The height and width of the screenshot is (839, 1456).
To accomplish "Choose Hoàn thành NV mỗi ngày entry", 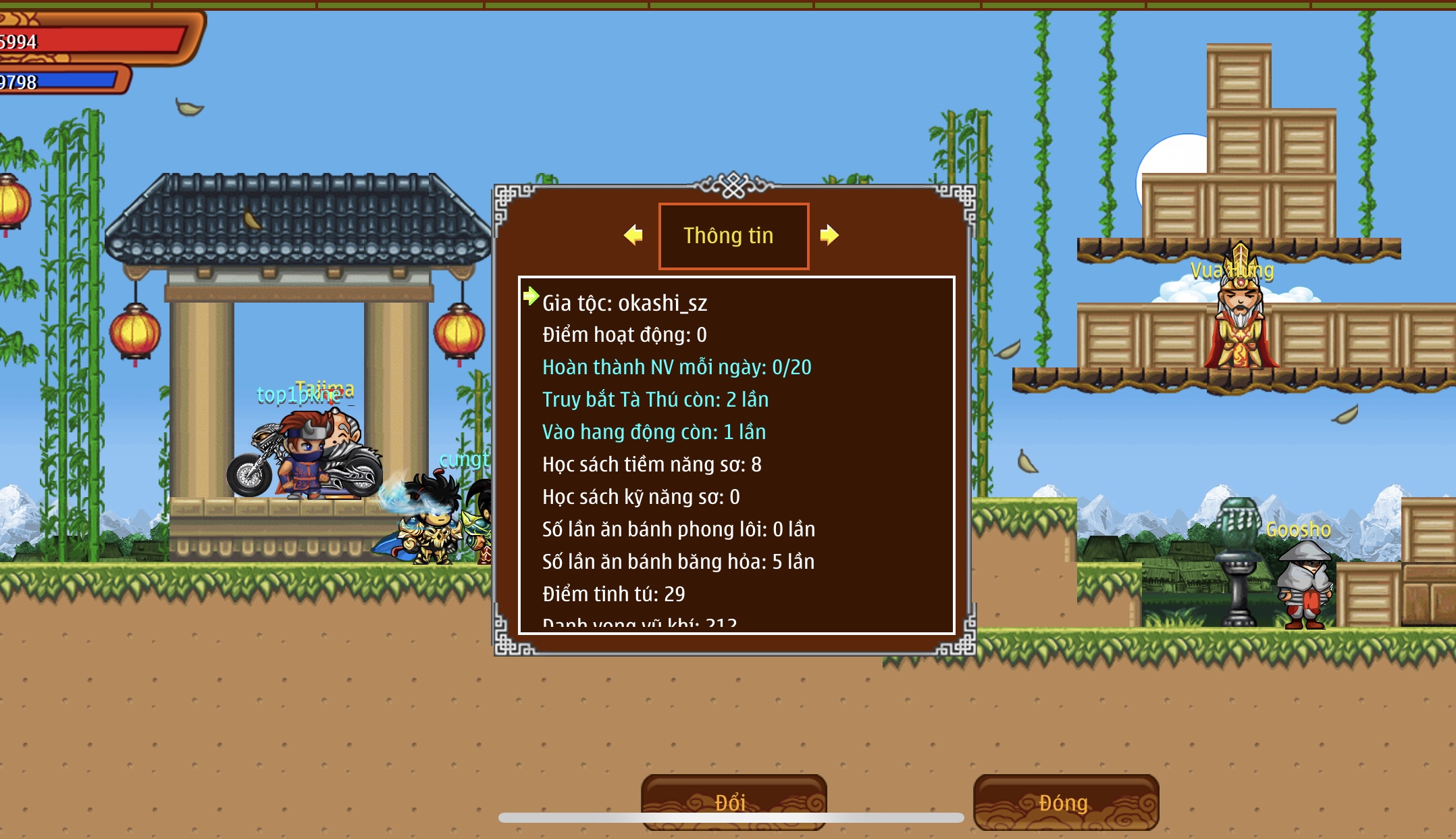I will tap(677, 367).
